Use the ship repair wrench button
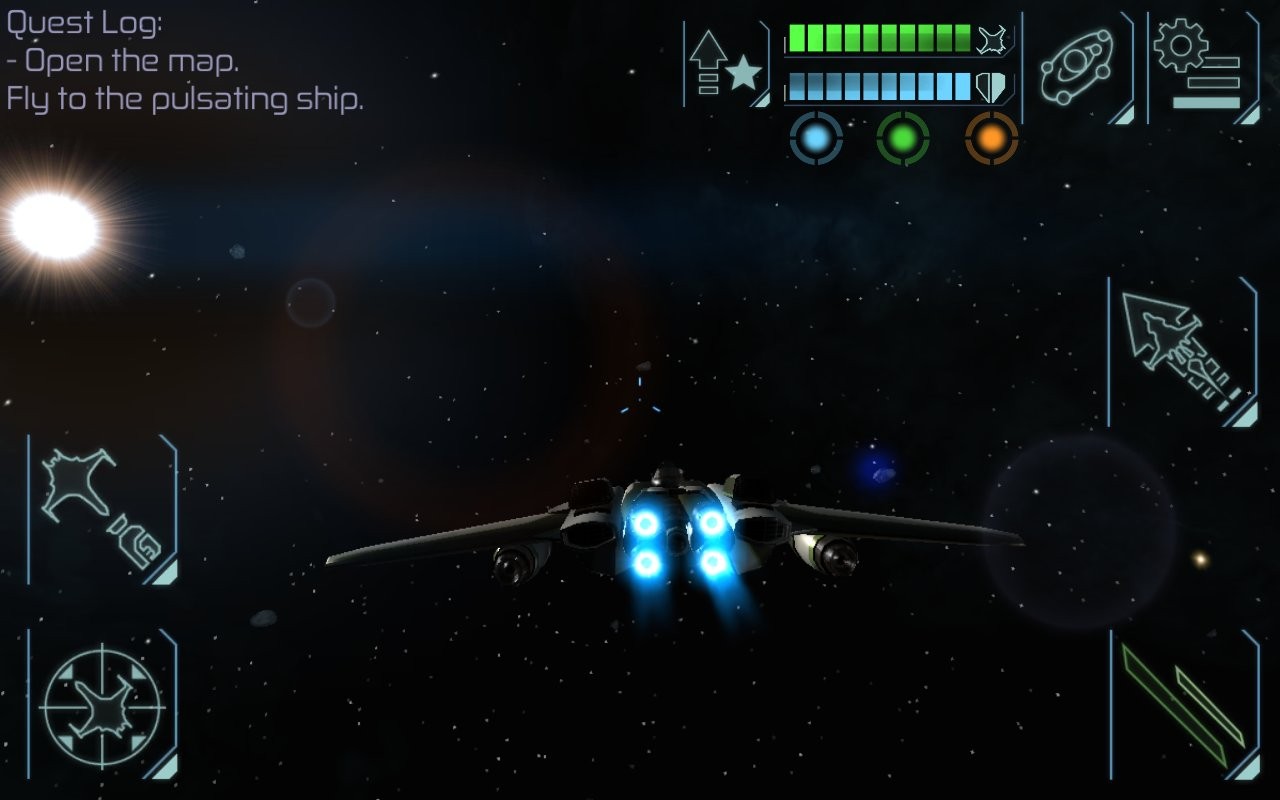 pyautogui.click(x=102, y=509)
